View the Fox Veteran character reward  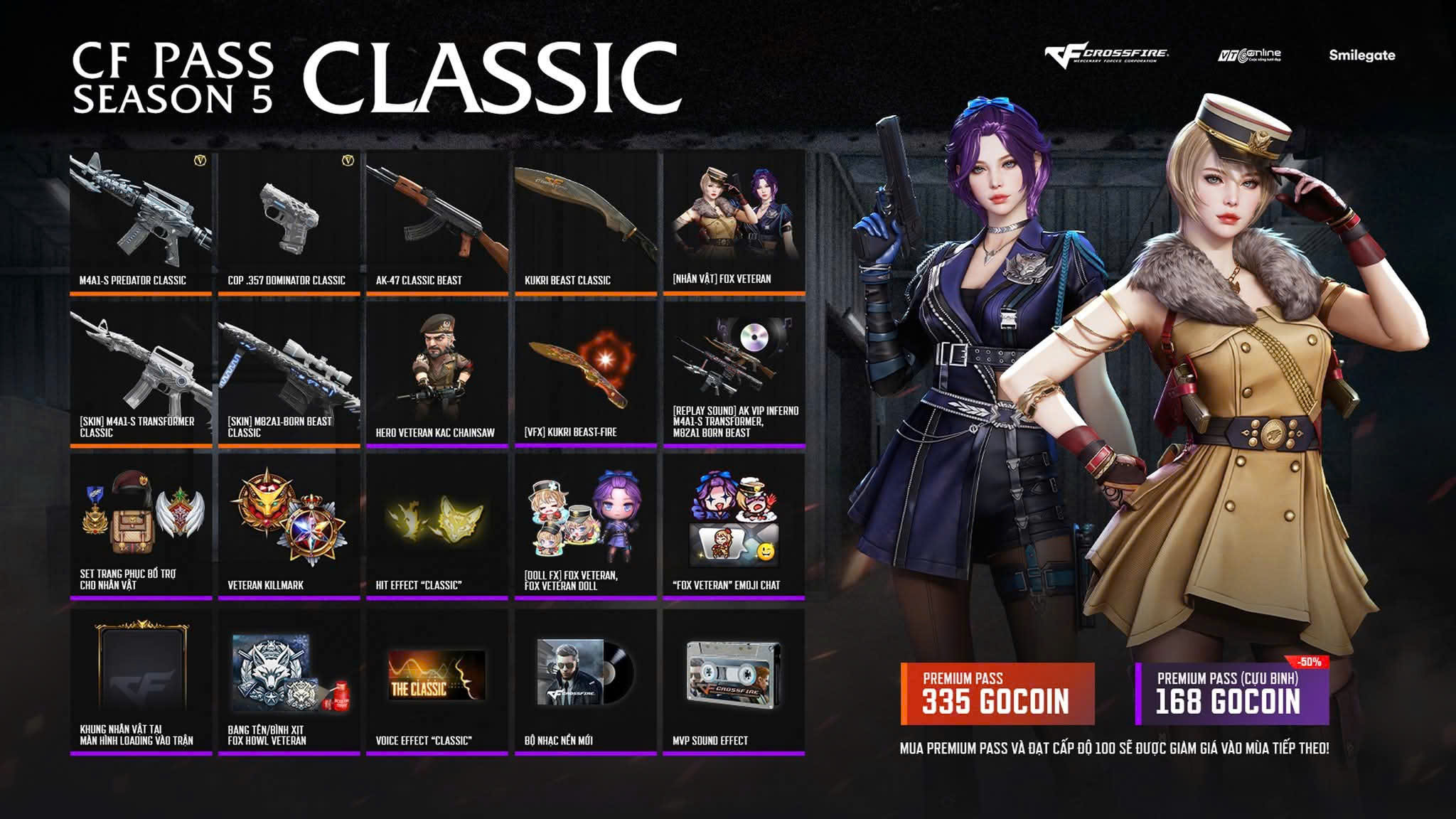point(734,221)
